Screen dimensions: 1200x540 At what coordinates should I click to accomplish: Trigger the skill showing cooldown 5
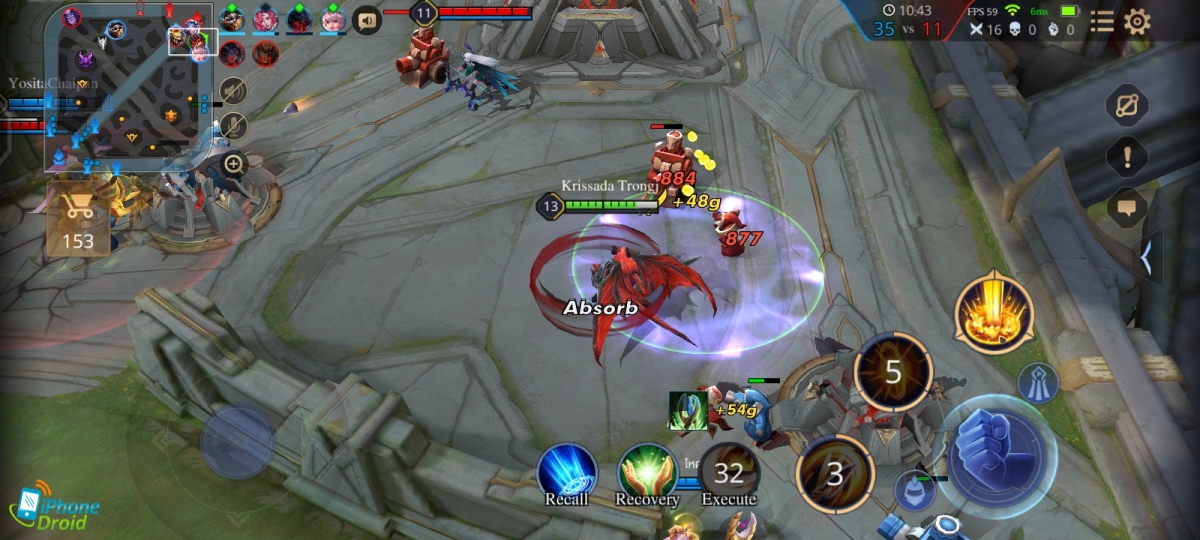[x=893, y=372]
